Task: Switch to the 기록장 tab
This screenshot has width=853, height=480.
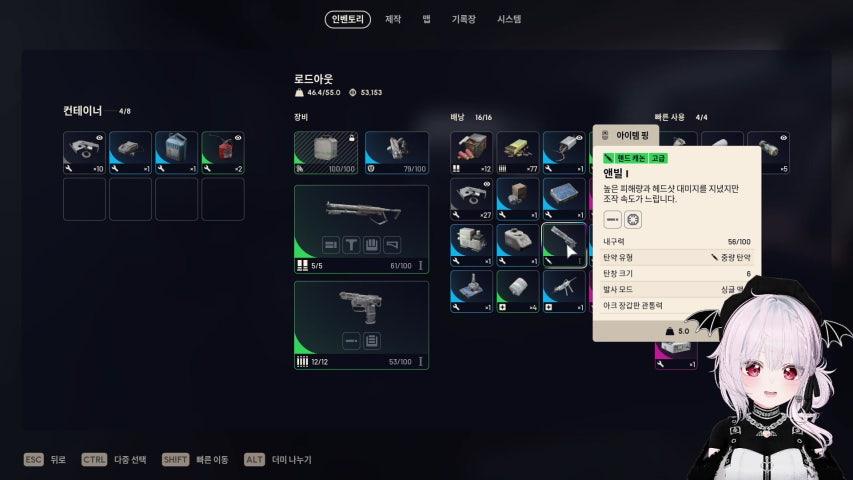Action: click(463, 19)
